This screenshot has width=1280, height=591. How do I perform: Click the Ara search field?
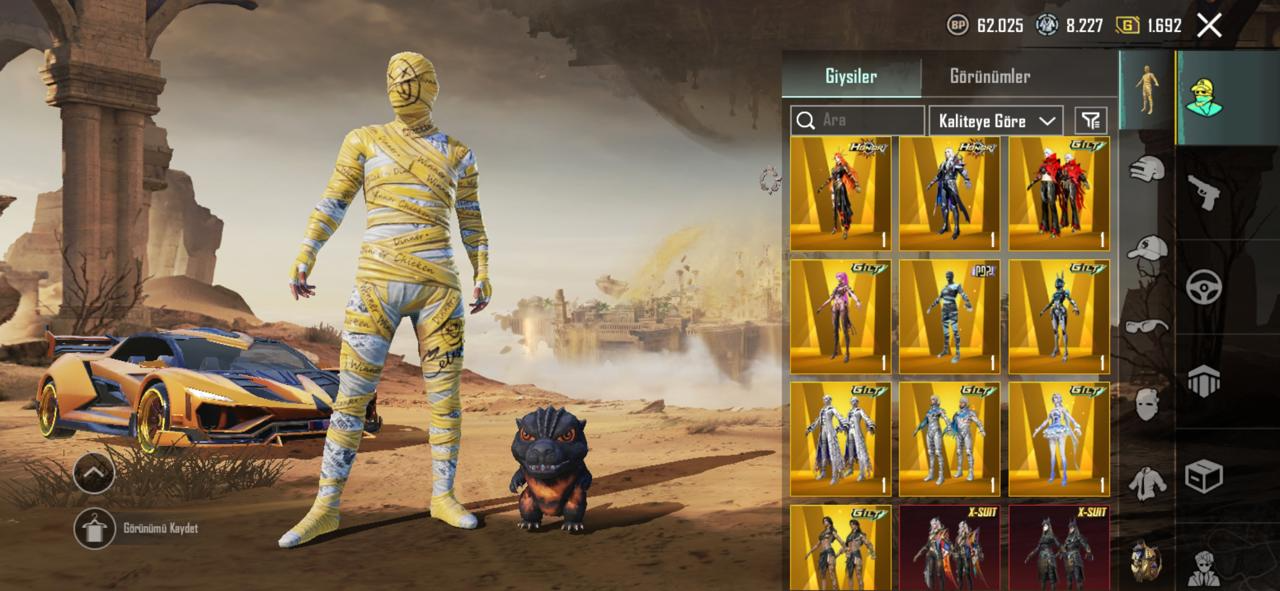(858, 120)
